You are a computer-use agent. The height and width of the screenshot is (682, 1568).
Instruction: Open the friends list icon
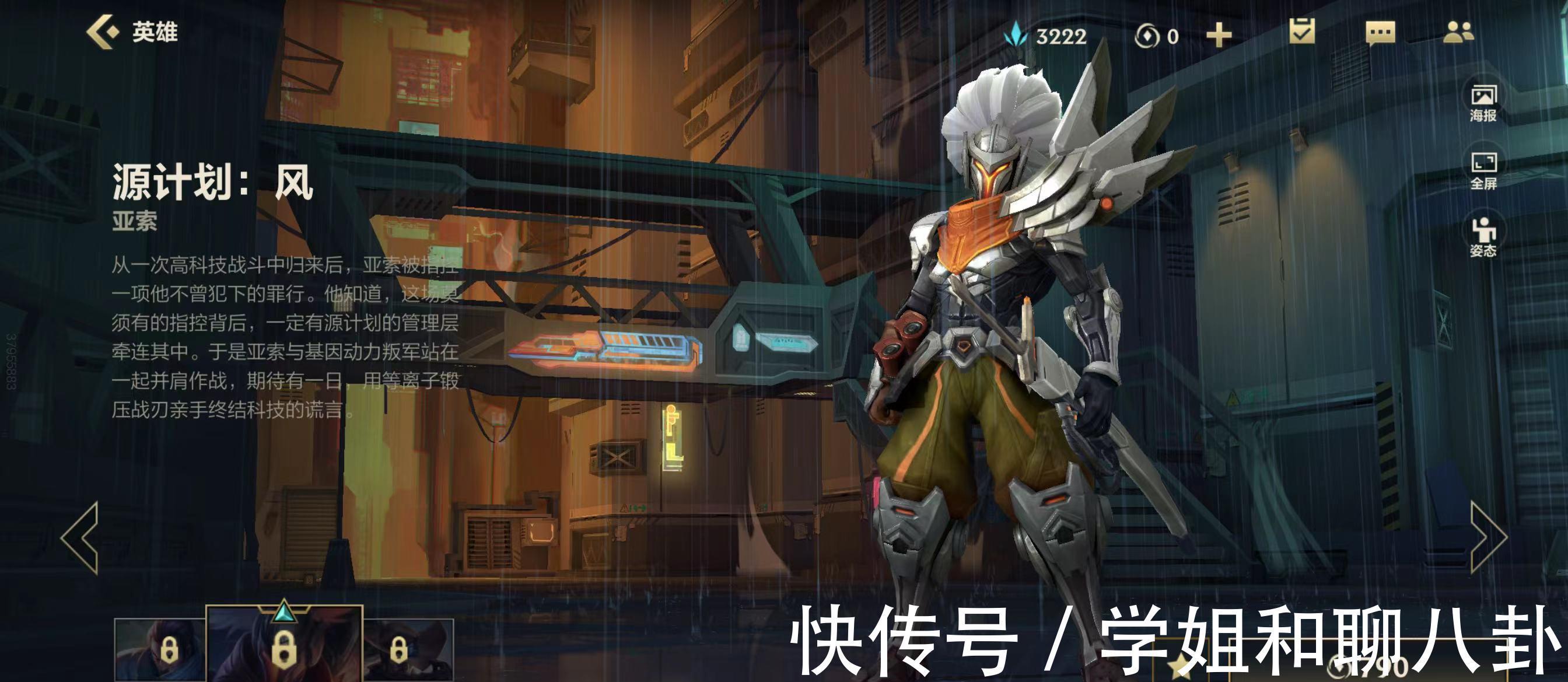[x=1458, y=32]
